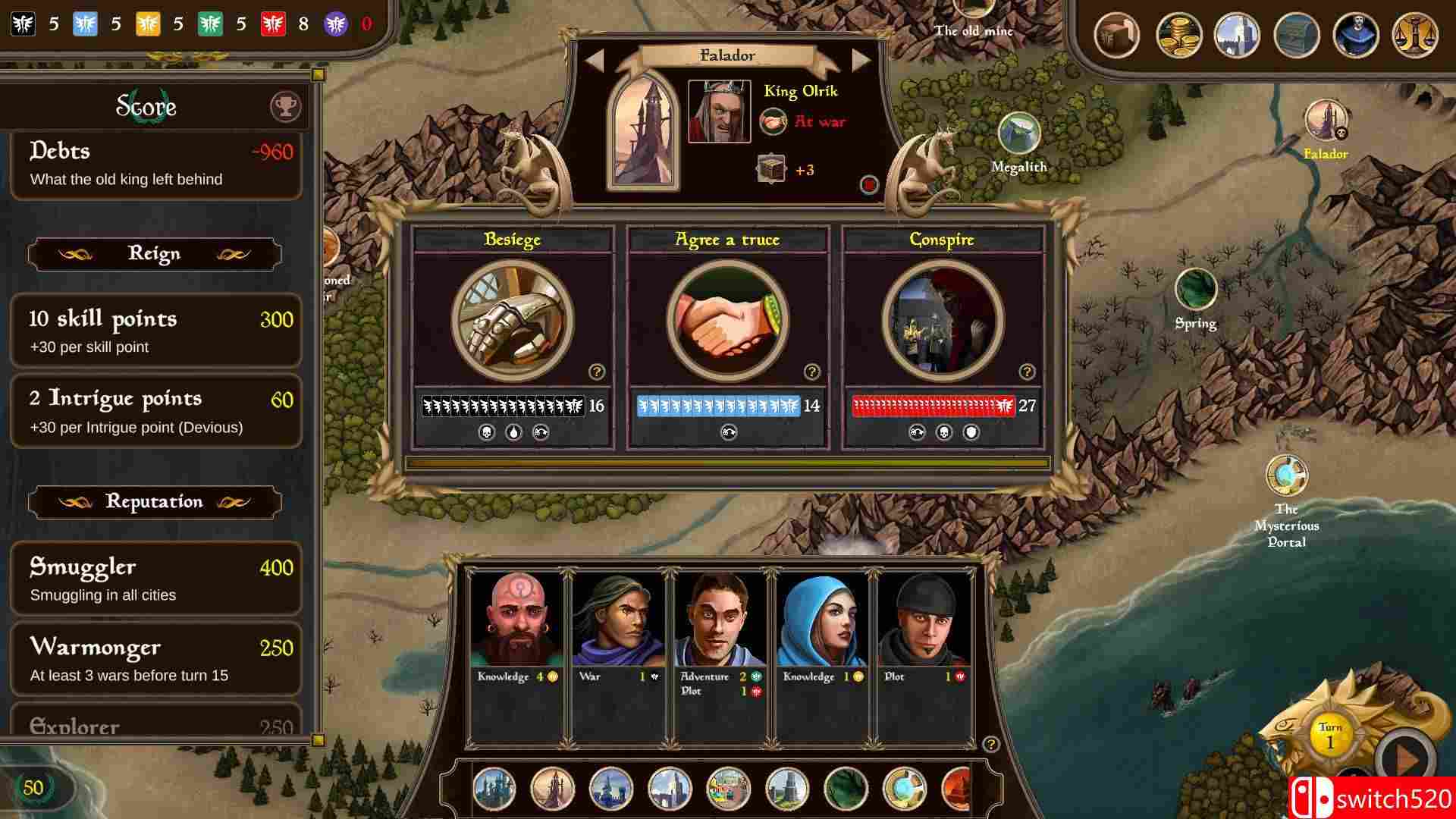This screenshot has height=819, width=1456.
Task: Open Conspire help question mark
Action: pyautogui.click(x=1027, y=372)
